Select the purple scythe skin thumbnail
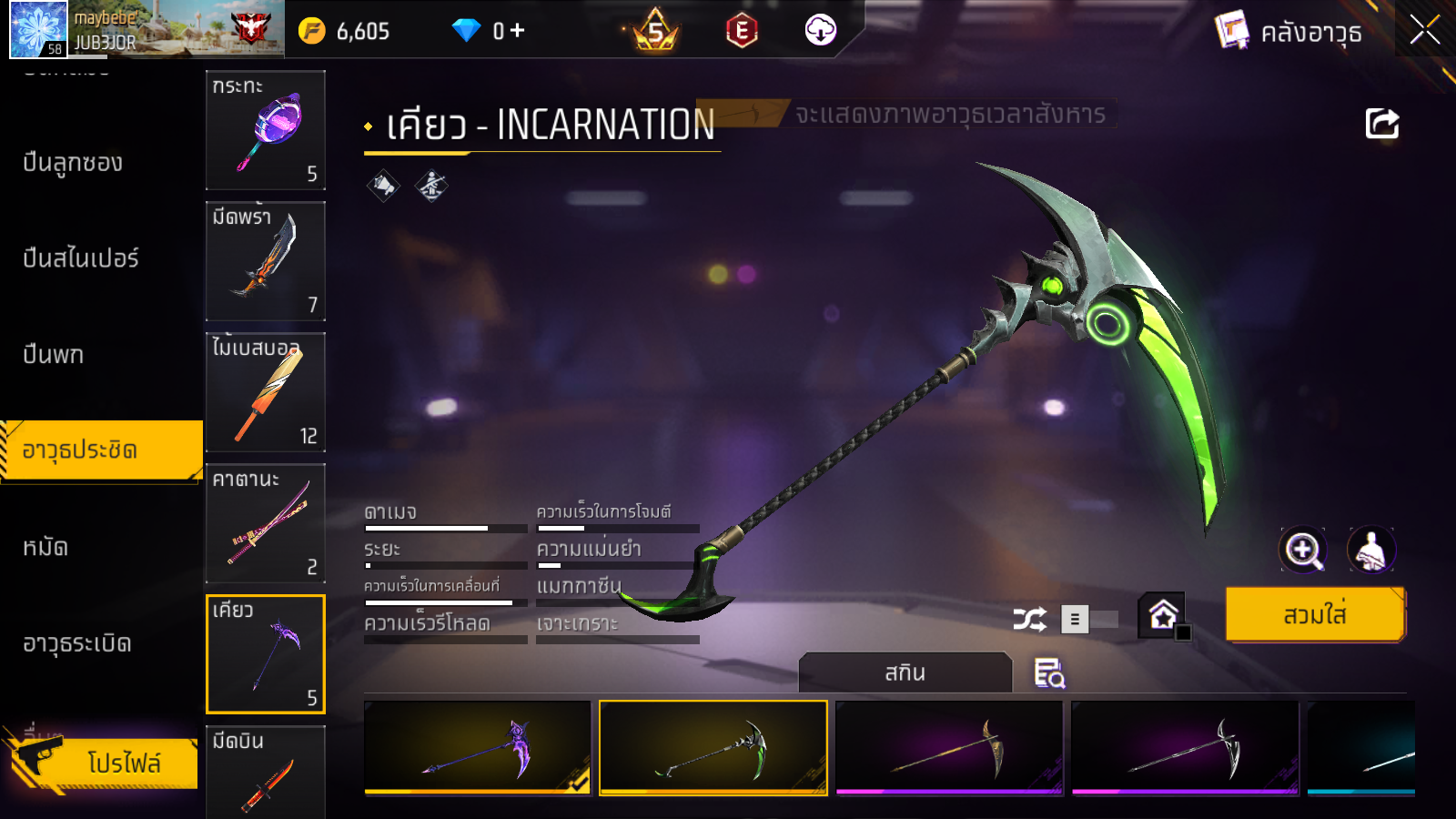Screen dimensions: 1456x819 478,747
